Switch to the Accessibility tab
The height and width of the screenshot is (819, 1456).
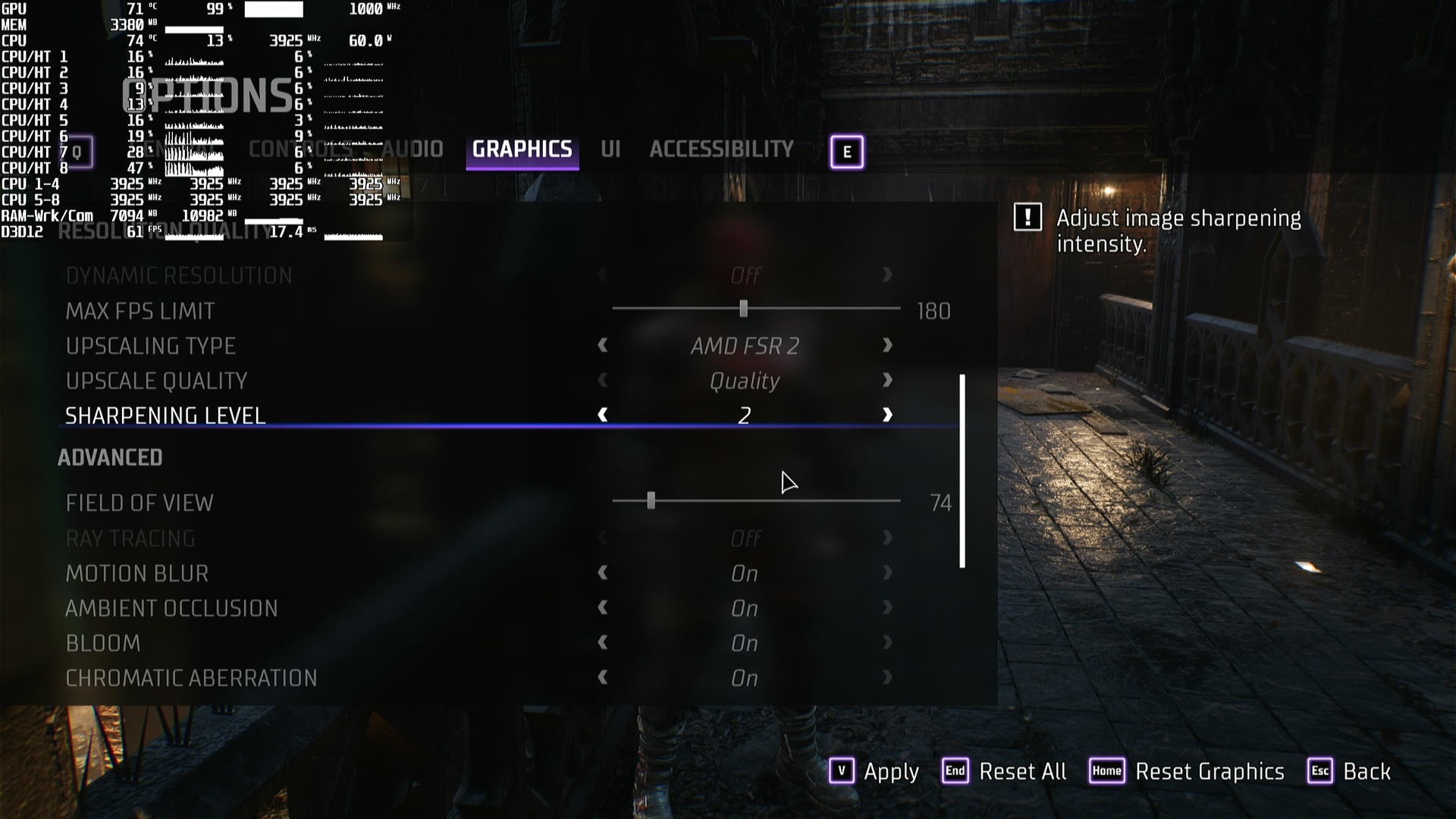tap(721, 149)
